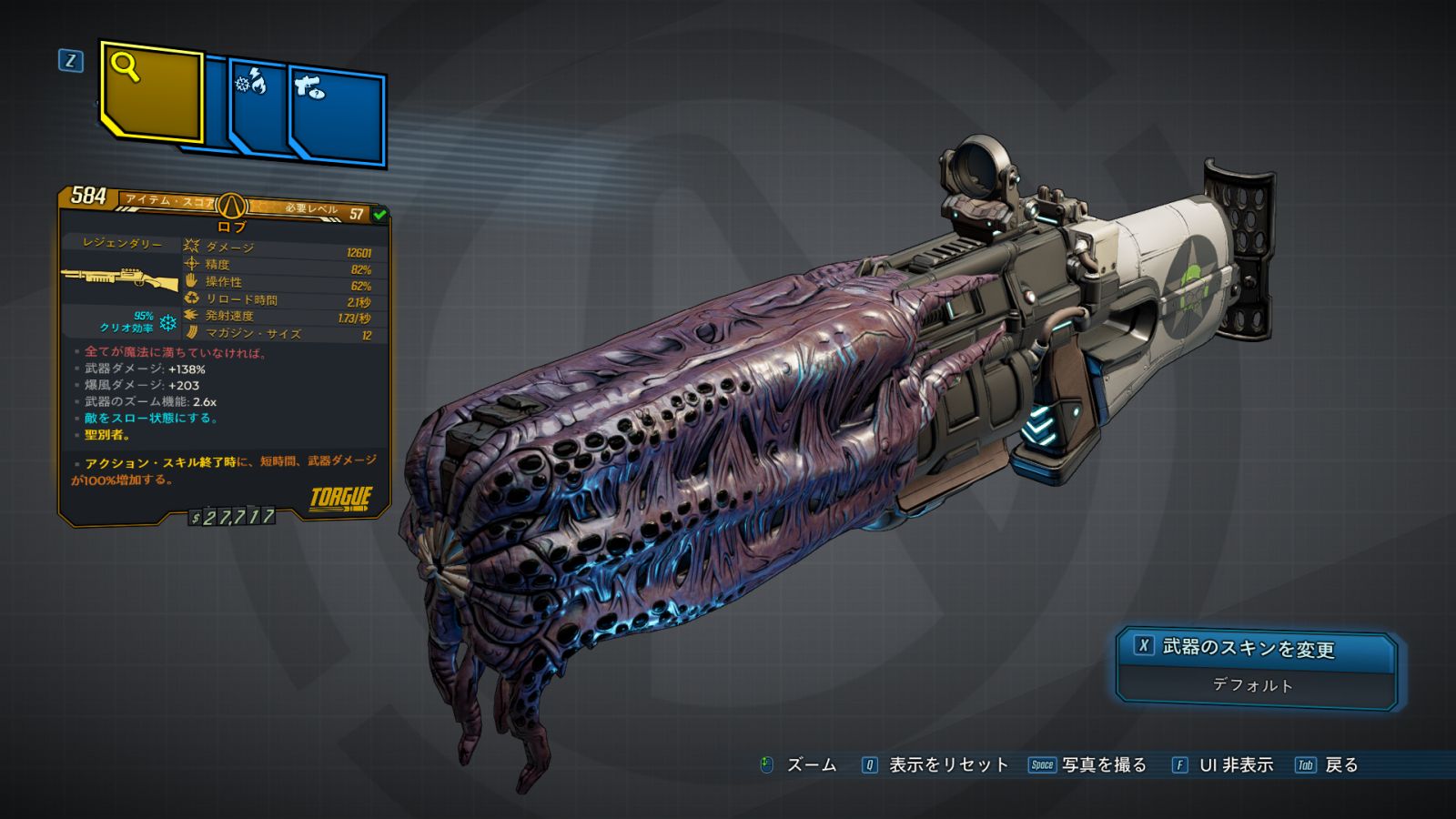Take a photo using 写真を撮る
This screenshot has height=819, width=1456.
[x=1088, y=765]
